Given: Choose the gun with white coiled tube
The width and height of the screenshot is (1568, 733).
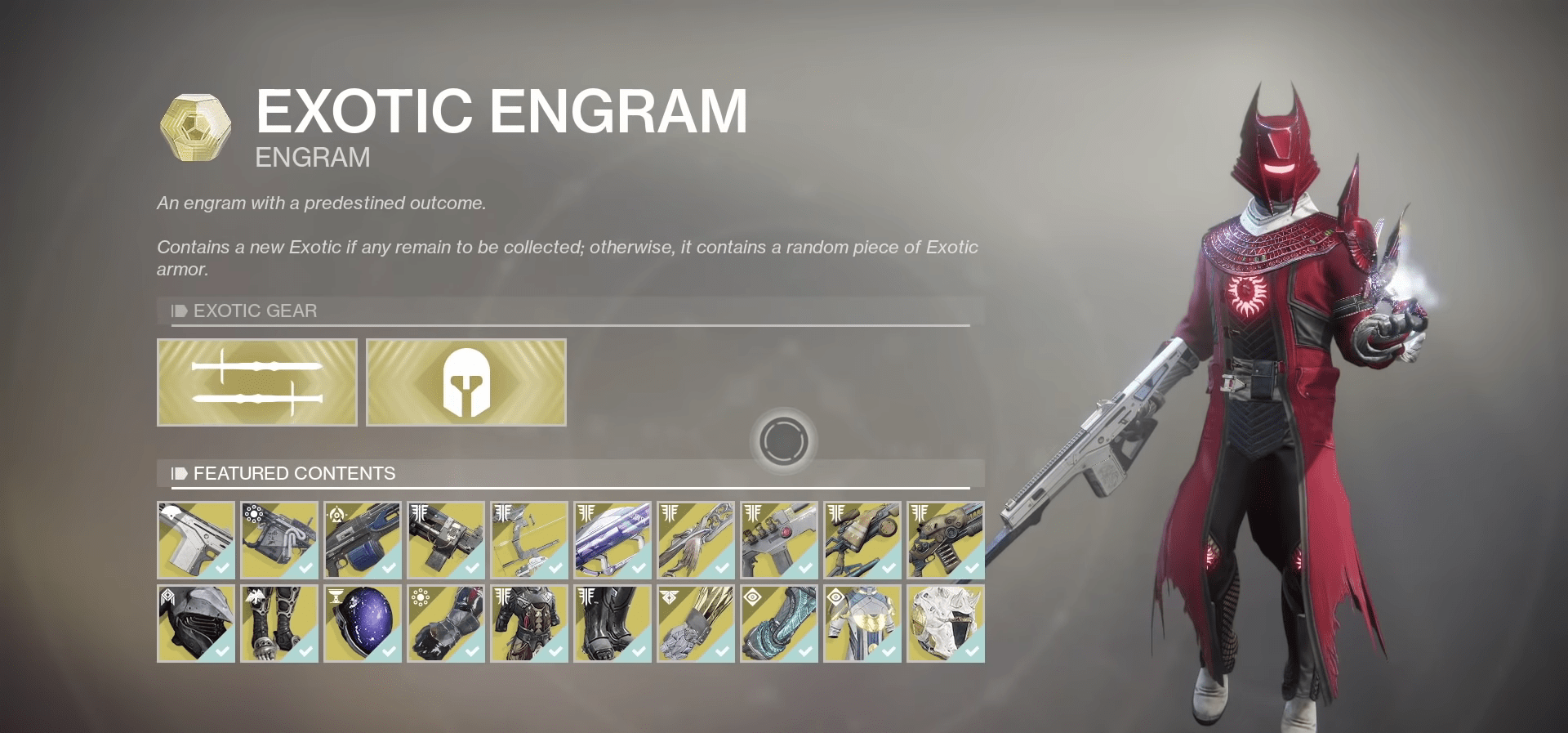Looking at the screenshot, I should pyautogui.click(x=279, y=540).
